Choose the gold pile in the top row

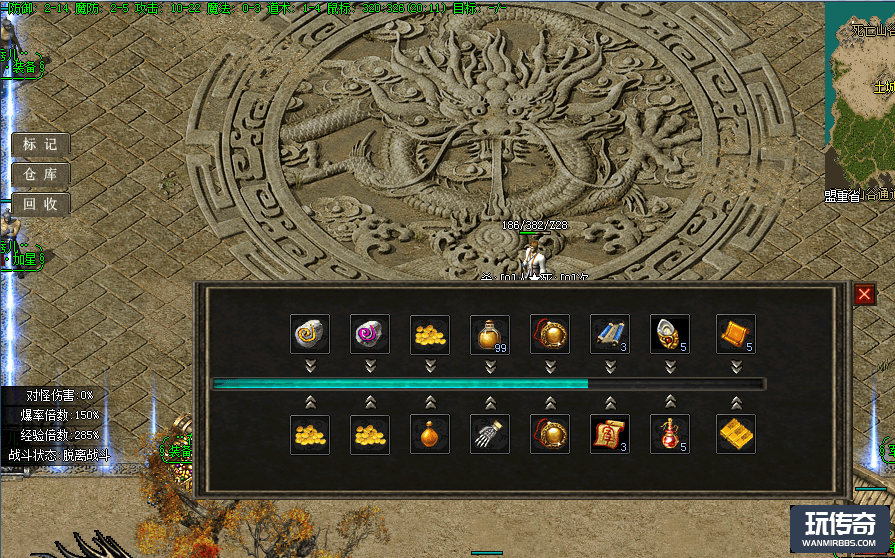pyautogui.click(x=430, y=334)
